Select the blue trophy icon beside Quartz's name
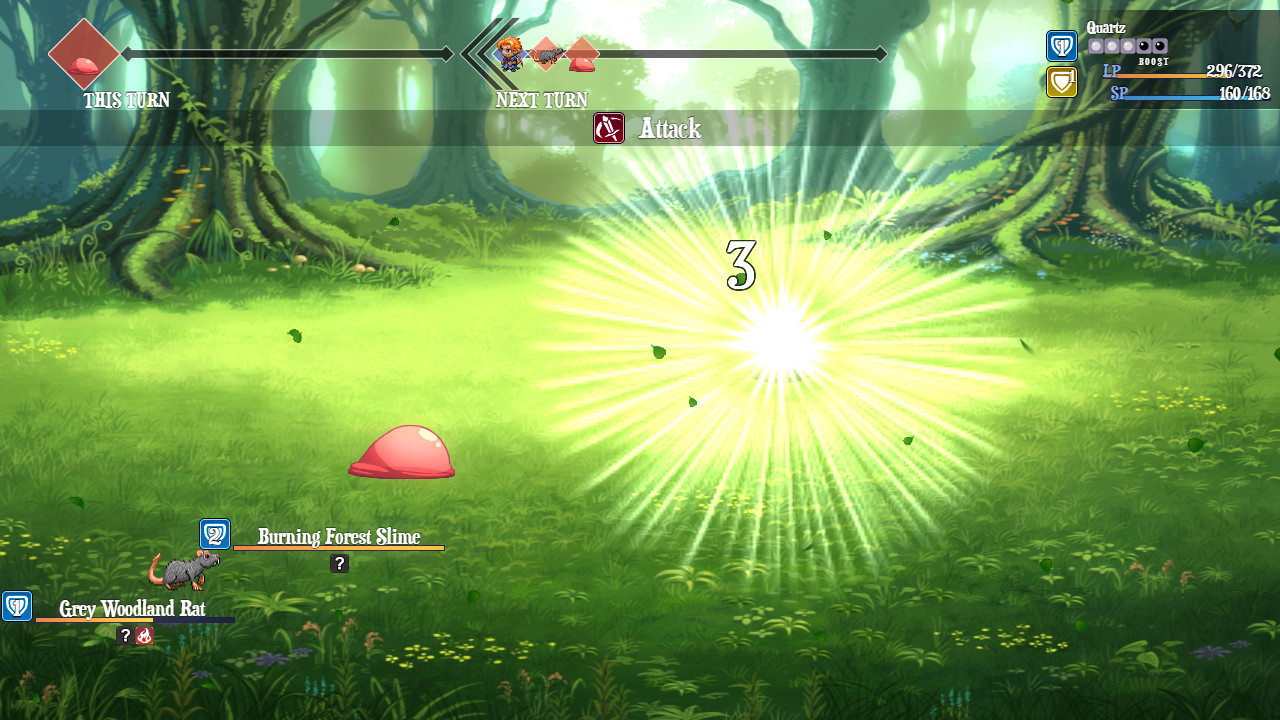 (1061, 46)
